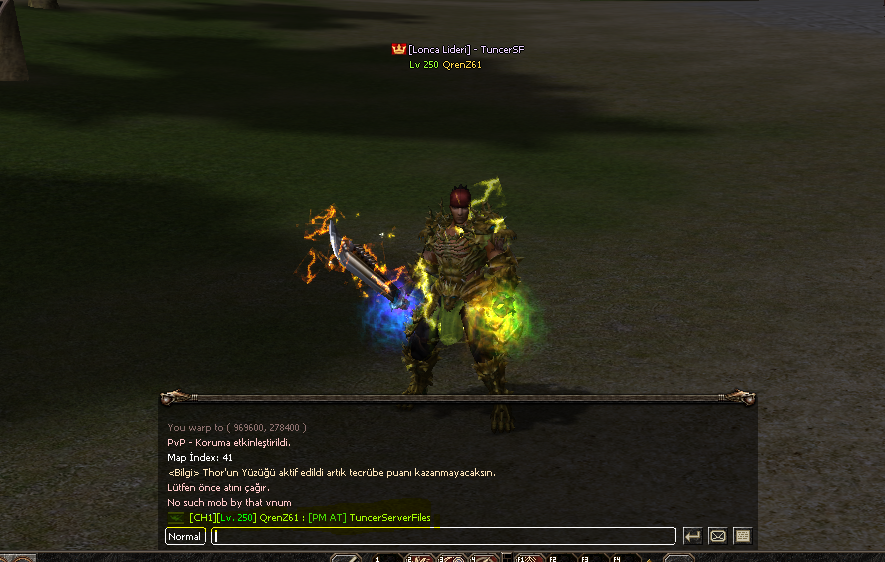The width and height of the screenshot is (885, 562).
Task: Click the QrenZ61 name in the chat line
Action: click(x=280, y=518)
